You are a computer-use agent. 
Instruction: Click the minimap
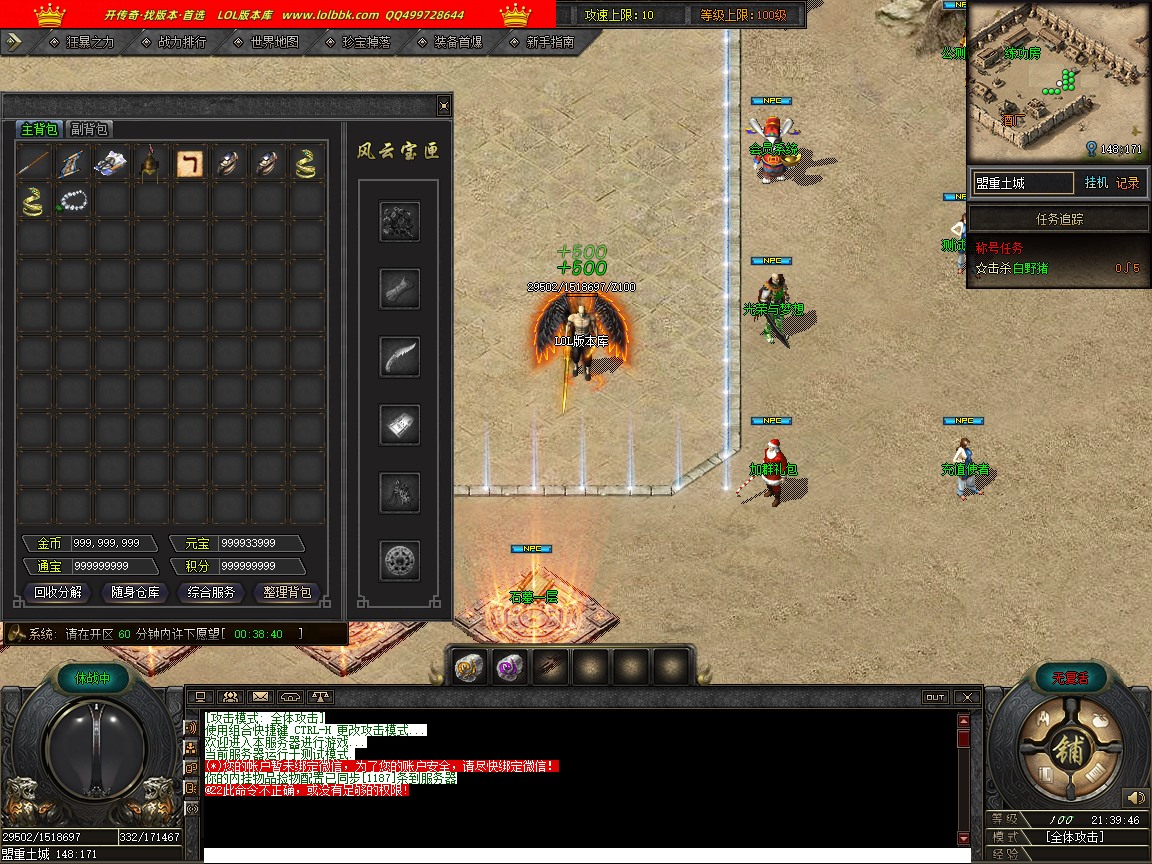1055,82
